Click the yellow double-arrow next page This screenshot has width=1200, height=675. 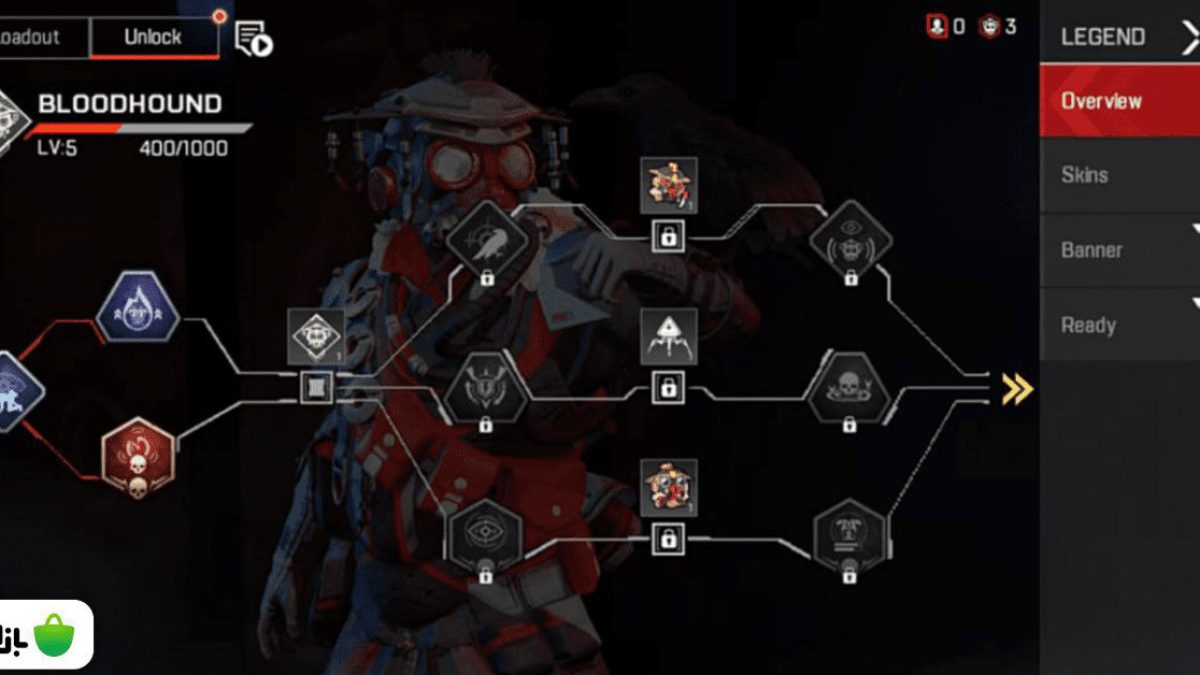click(x=1016, y=388)
